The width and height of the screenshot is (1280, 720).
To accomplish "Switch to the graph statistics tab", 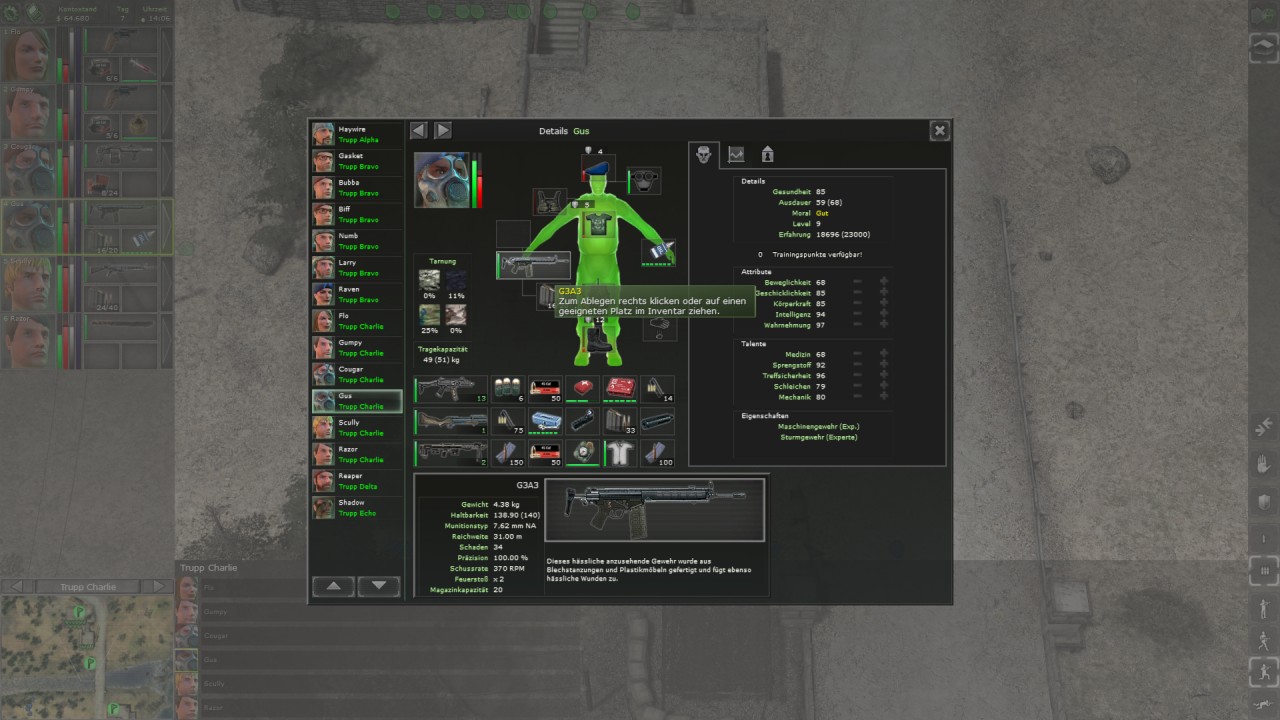I will coord(736,155).
